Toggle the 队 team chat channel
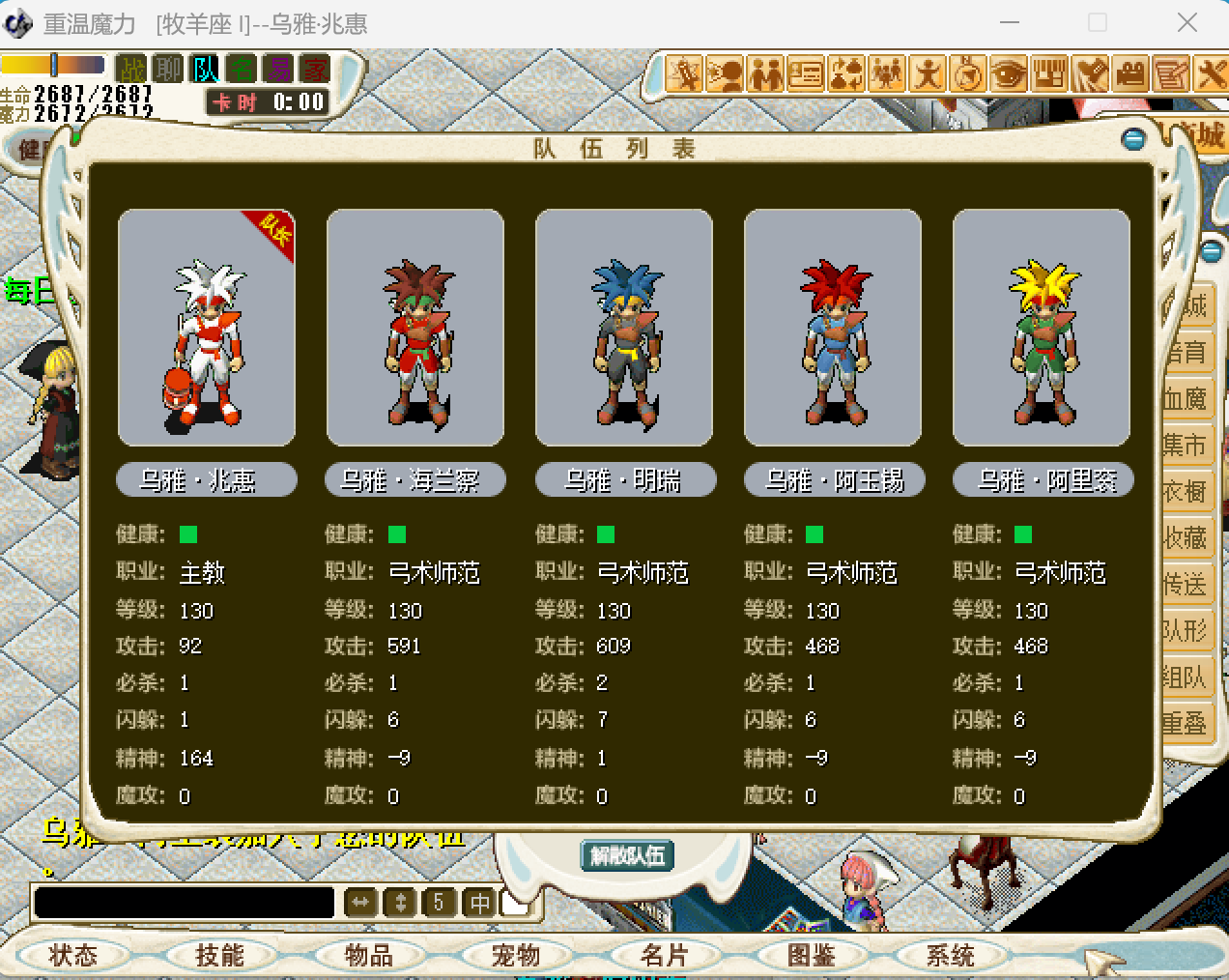This screenshot has height=980, width=1229. pos(207,69)
